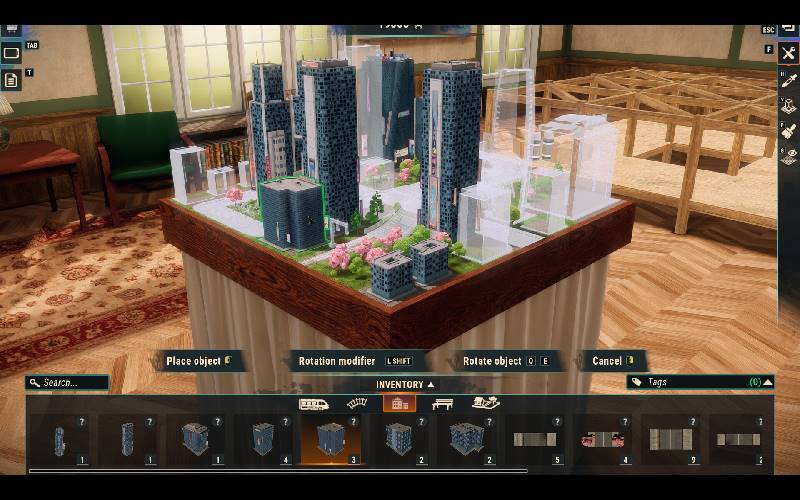Select the buildings category tab

[399, 403]
